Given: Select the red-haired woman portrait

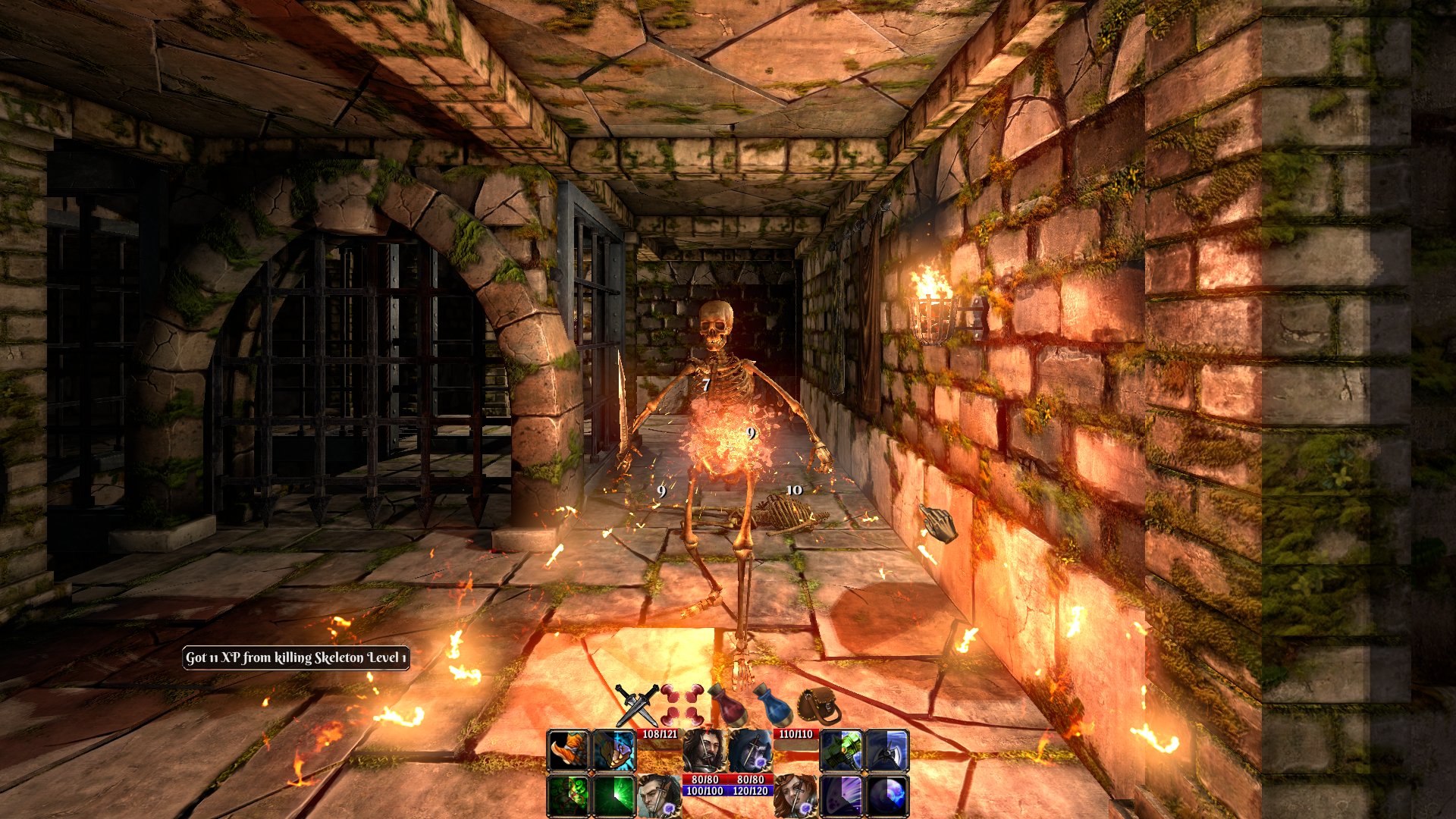Looking at the screenshot, I should click(795, 795).
